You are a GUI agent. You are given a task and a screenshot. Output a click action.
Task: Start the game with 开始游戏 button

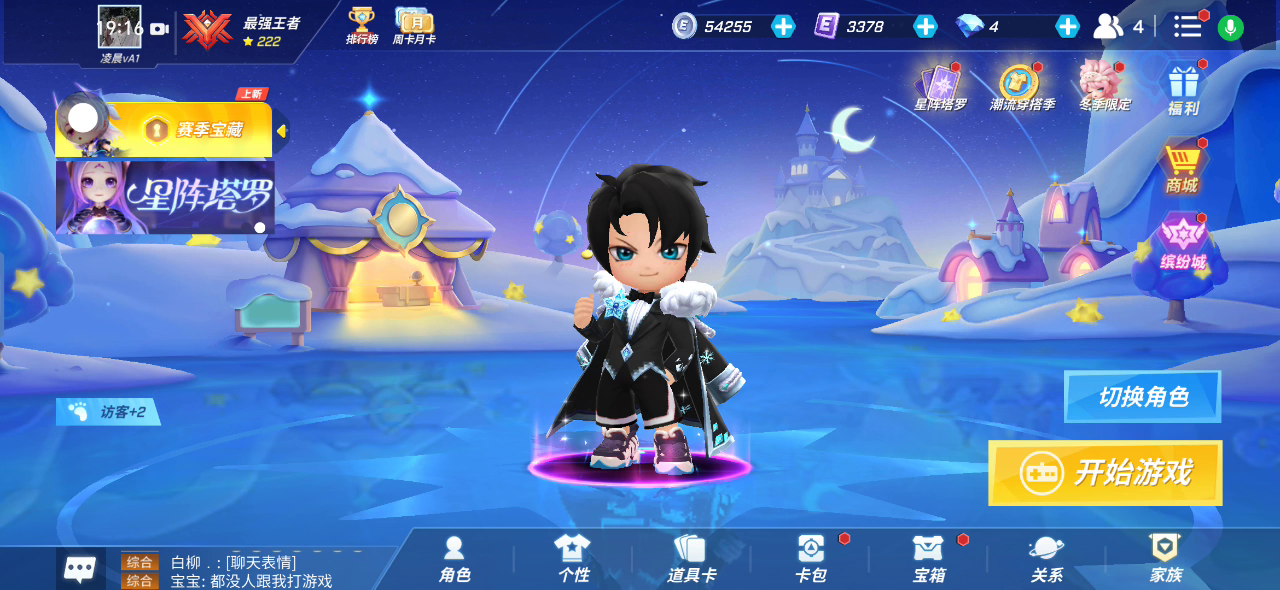(1105, 473)
